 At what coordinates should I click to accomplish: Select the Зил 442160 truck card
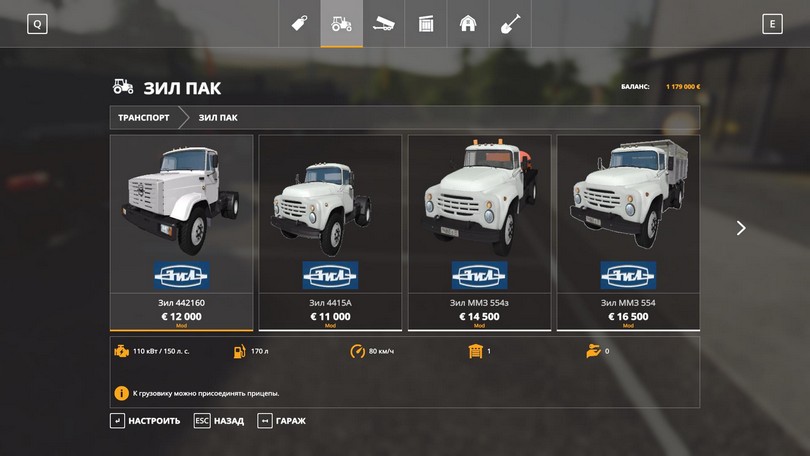click(x=181, y=232)
